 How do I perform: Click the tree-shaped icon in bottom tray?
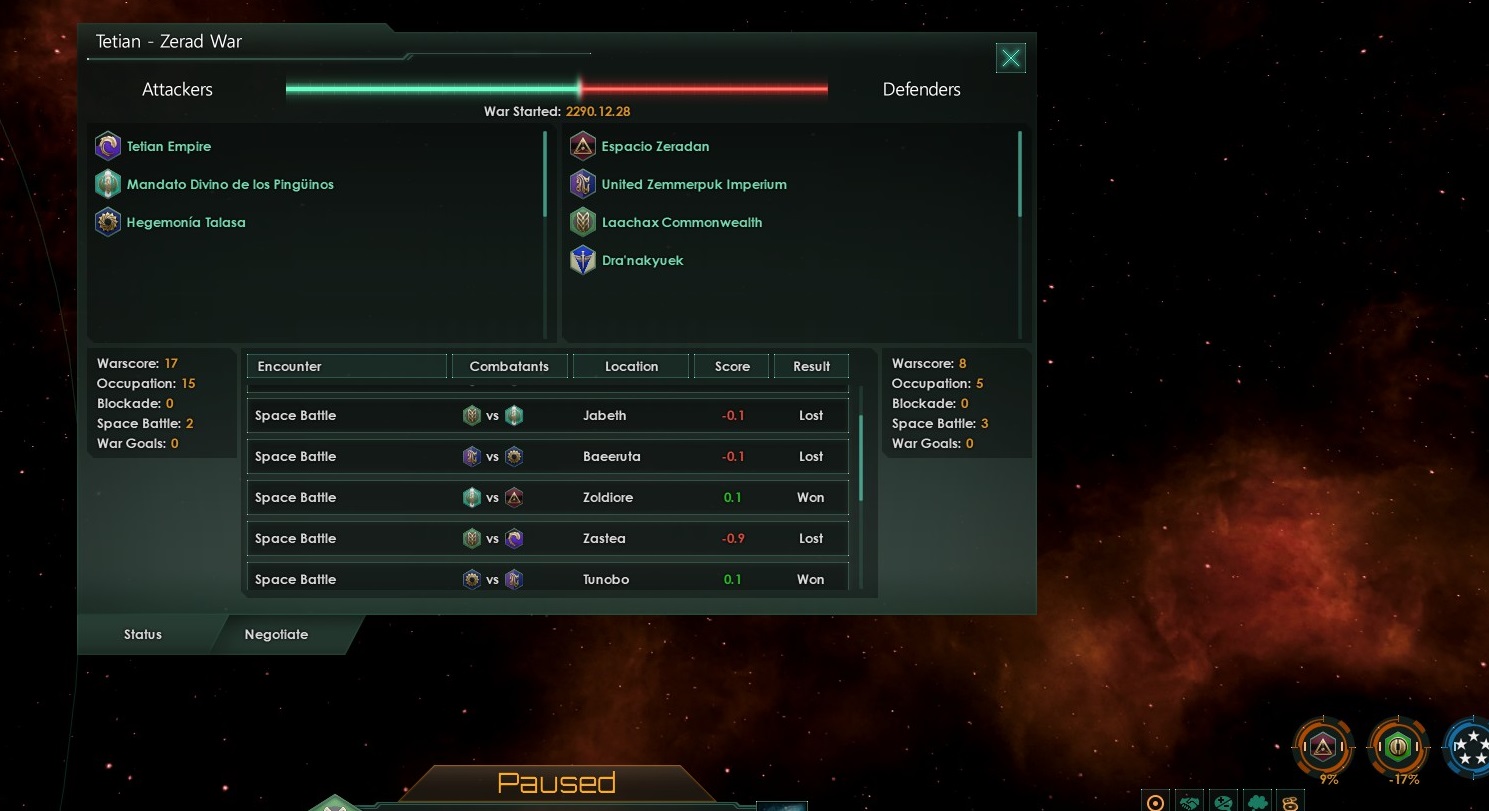coord(1257,802)
